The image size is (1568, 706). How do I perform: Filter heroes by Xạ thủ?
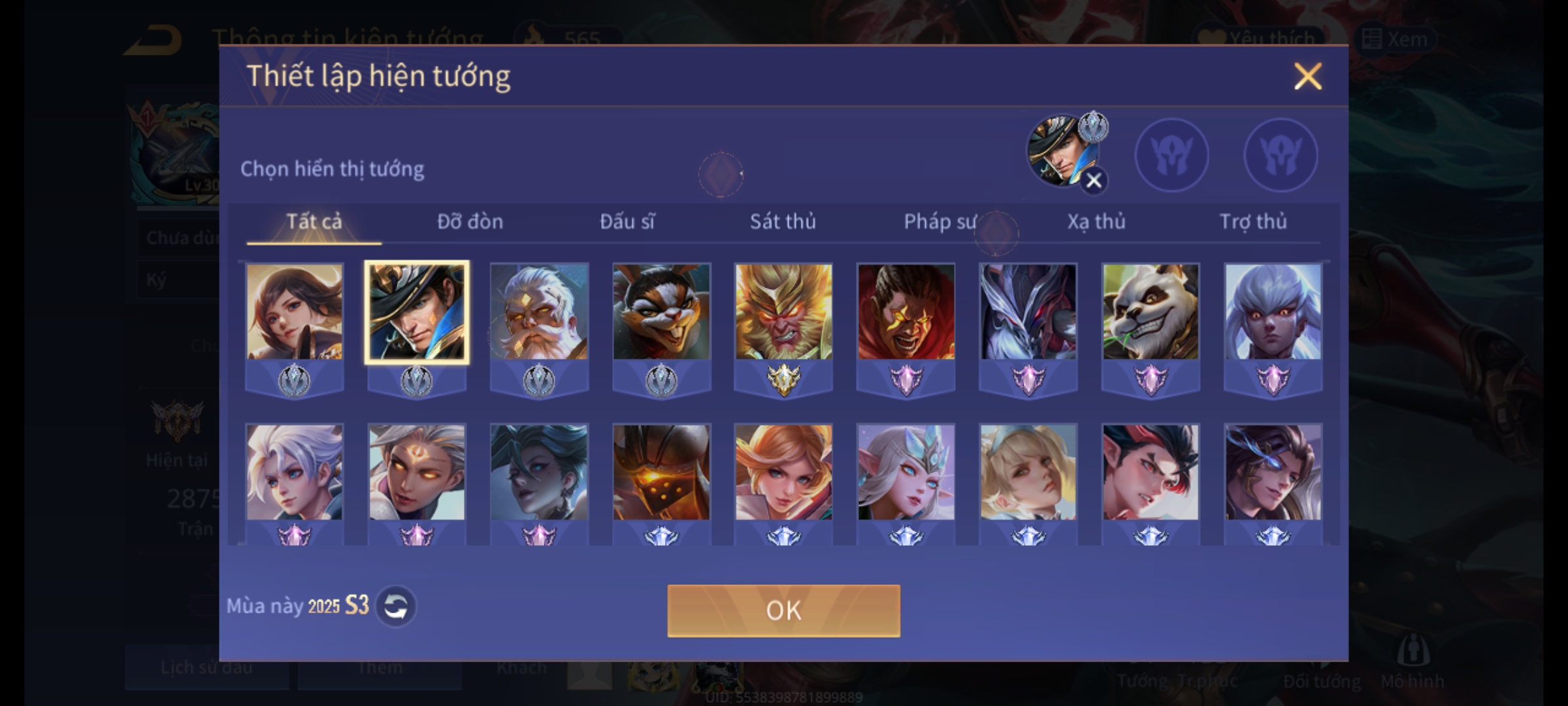click(1096, 222)
